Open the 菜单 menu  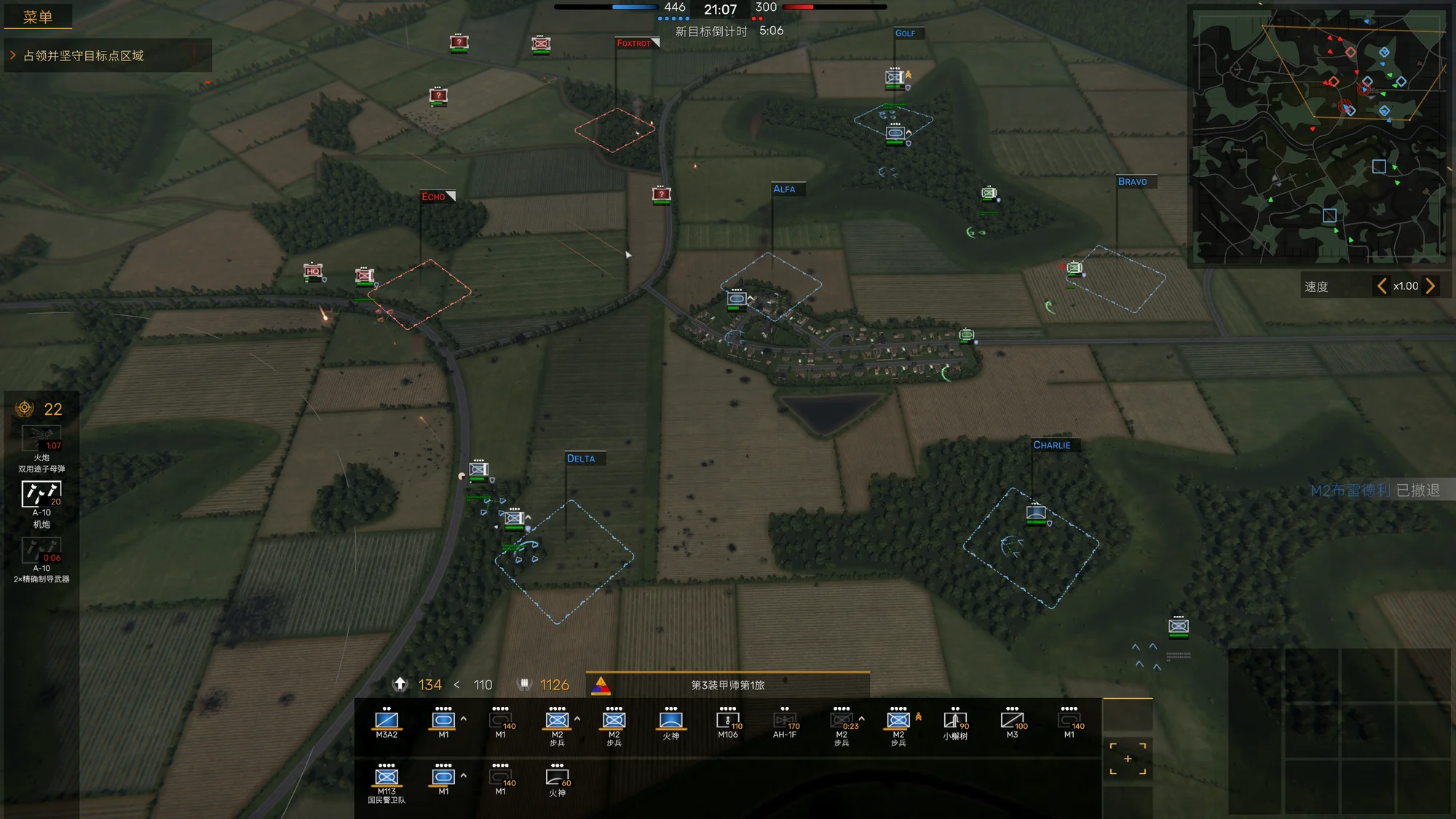pos(38,17)
